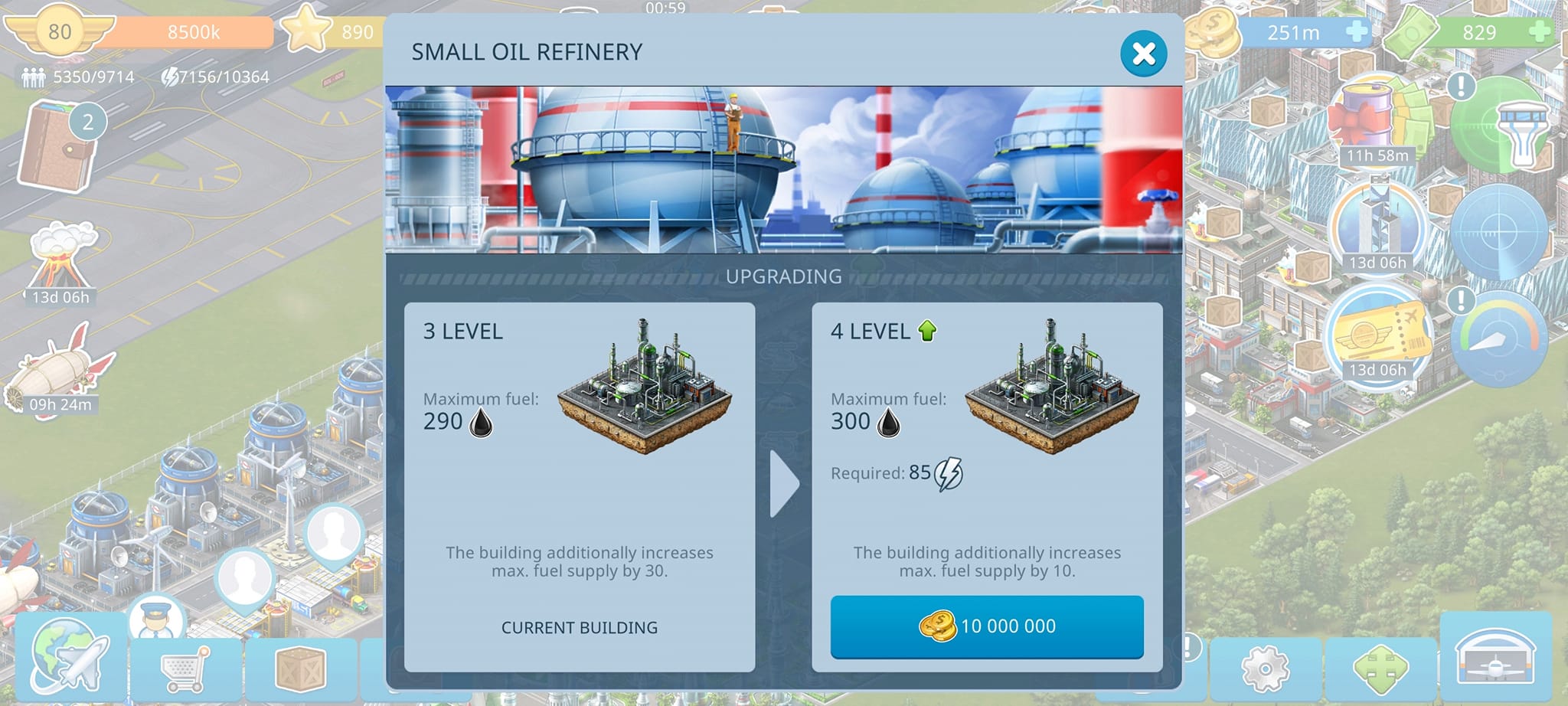
Task: Open the golden ticket event icon
Action: [x=1377, y=334]
